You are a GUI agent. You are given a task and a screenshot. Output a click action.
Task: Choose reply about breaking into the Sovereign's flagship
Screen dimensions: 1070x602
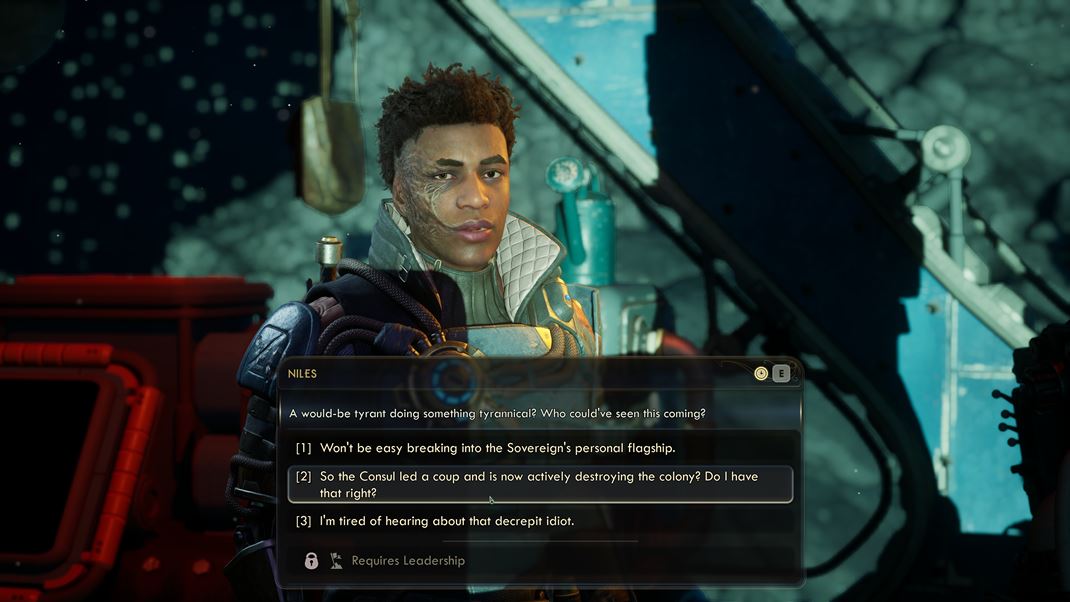pyautogui.click(x=498, y=448)
